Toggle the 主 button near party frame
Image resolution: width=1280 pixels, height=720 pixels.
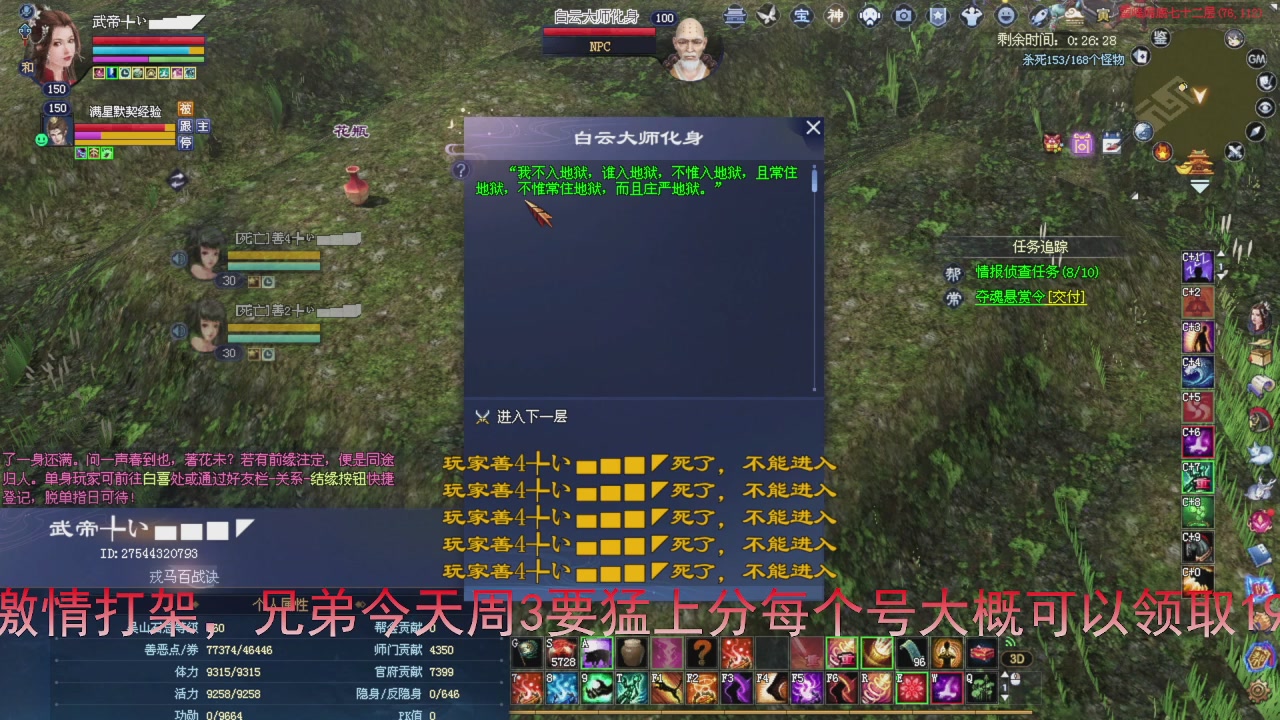[203, 127]
